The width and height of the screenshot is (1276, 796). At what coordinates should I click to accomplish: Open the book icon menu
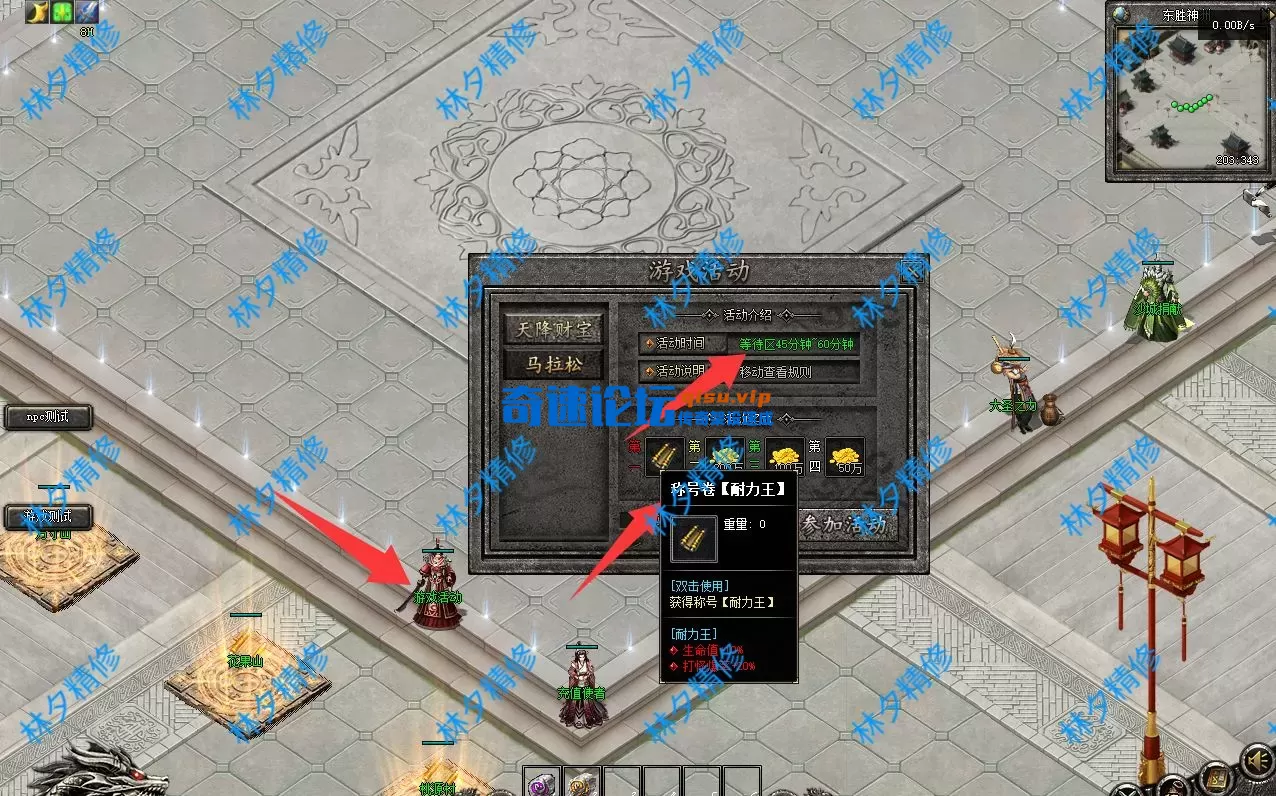click(x=1216, y=777)
